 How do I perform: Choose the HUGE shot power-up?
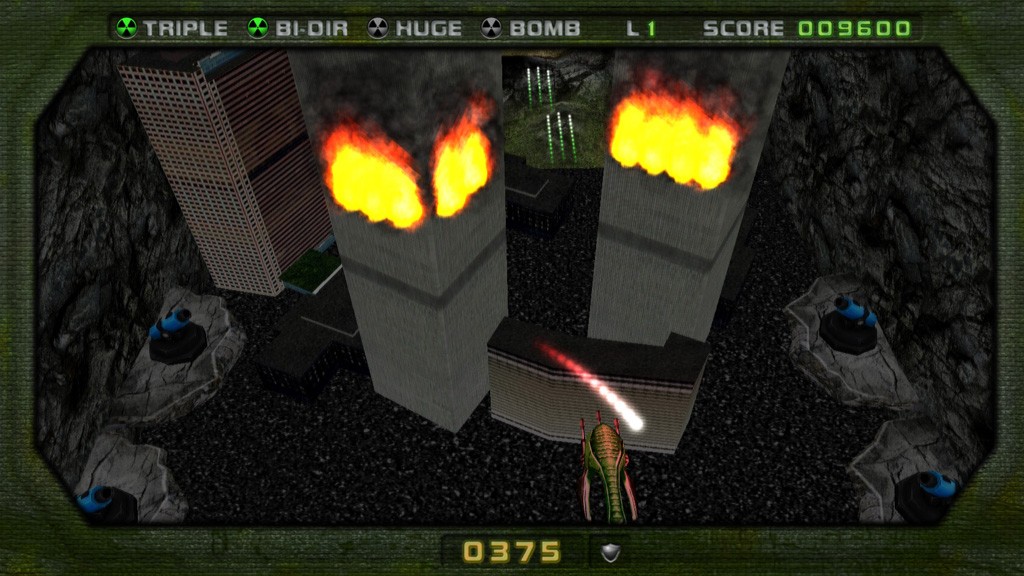click(416, 28)
